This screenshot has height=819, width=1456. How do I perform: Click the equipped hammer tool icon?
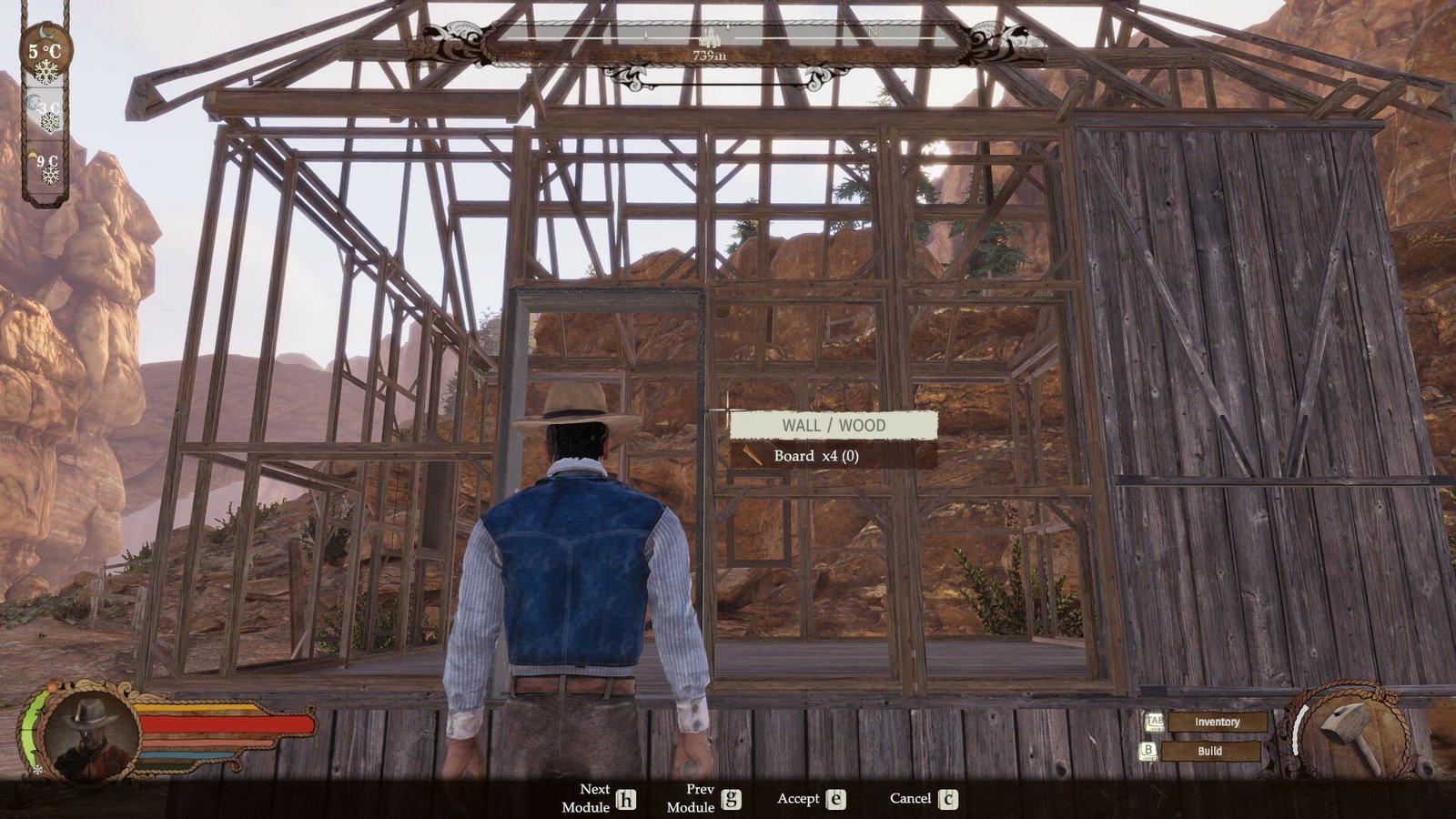pos(1351,735)
